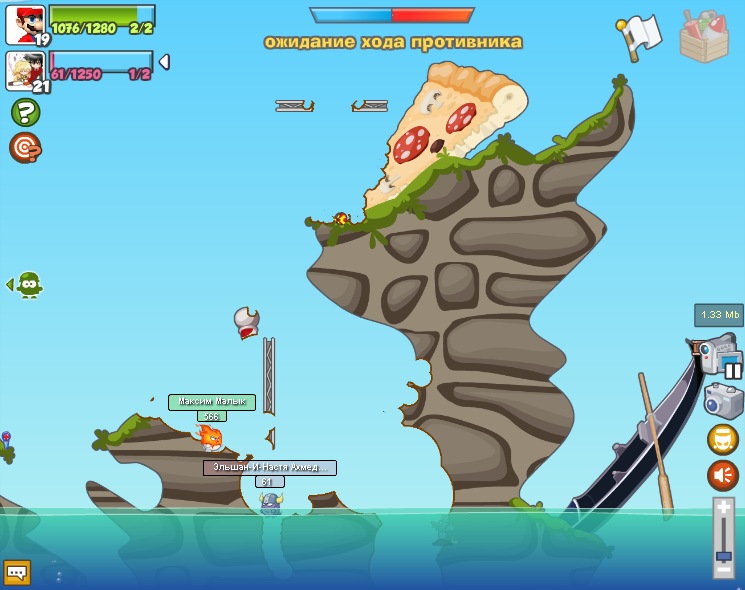Take a screenshot with the photo camera
745x590 pixels.
[x=723, y=401]
